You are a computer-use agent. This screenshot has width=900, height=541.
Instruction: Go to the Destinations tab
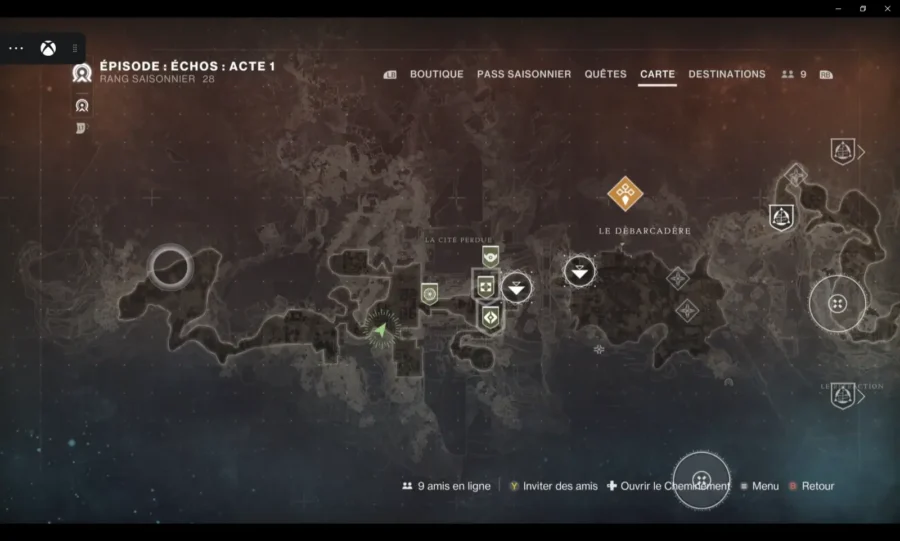[727, 74]
